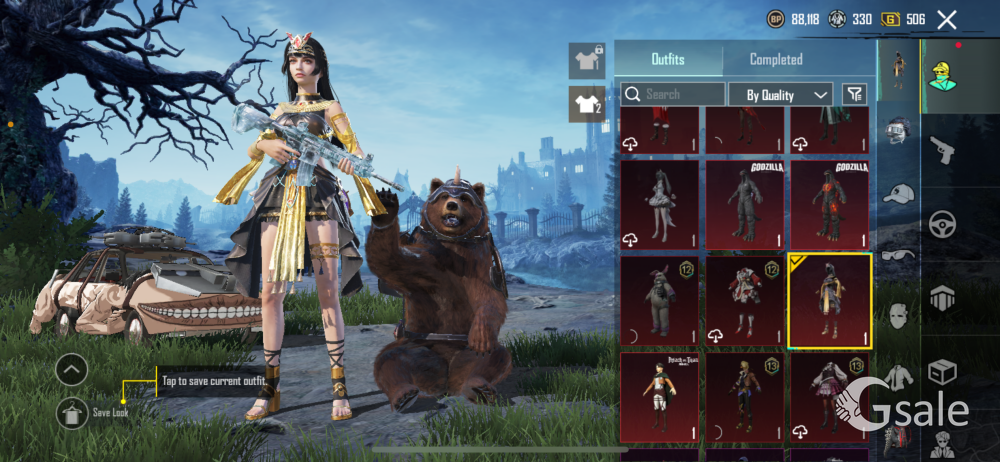Open the face mask category

coord(898,315)
